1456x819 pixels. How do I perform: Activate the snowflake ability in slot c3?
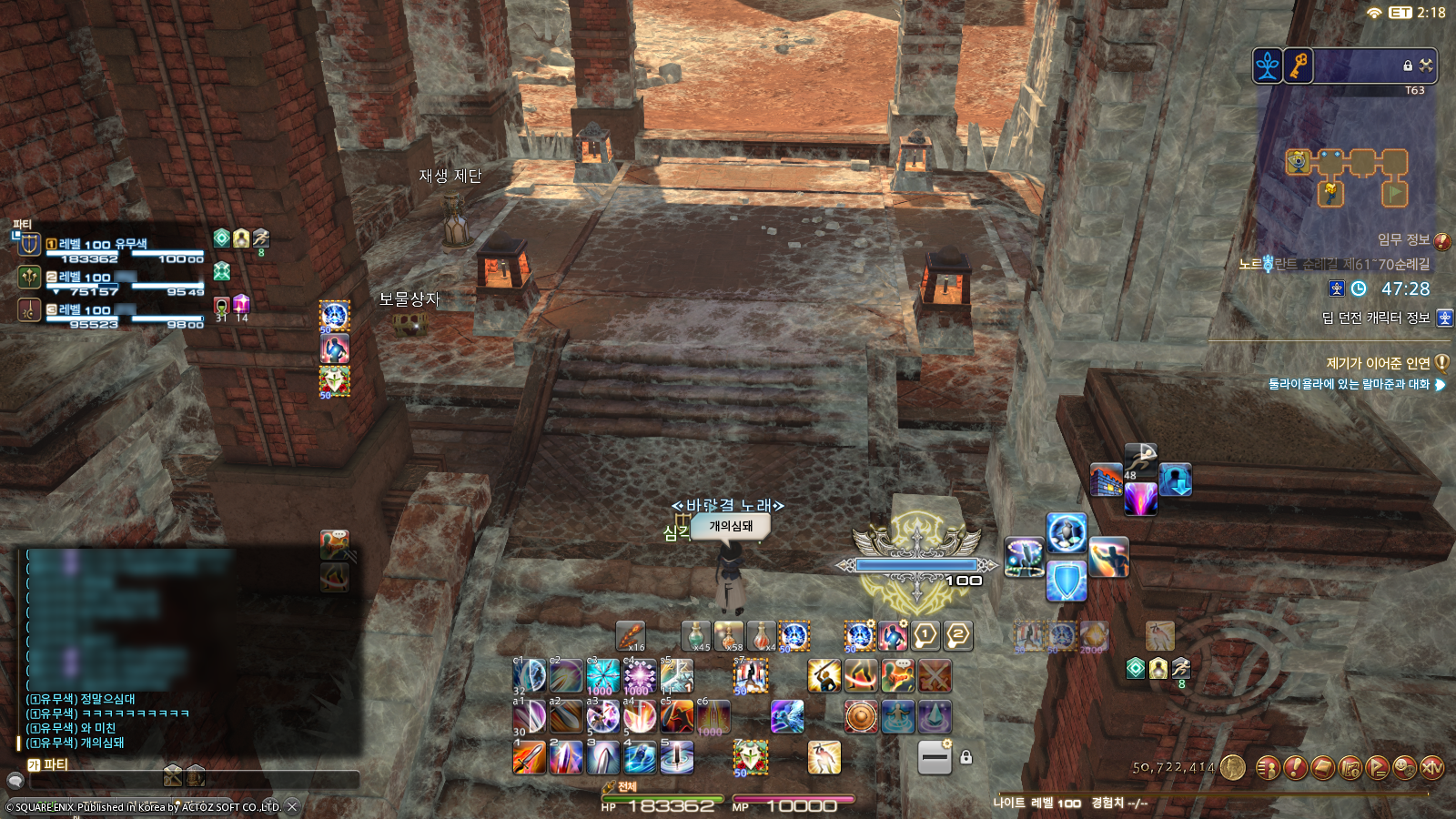(602, 677)
